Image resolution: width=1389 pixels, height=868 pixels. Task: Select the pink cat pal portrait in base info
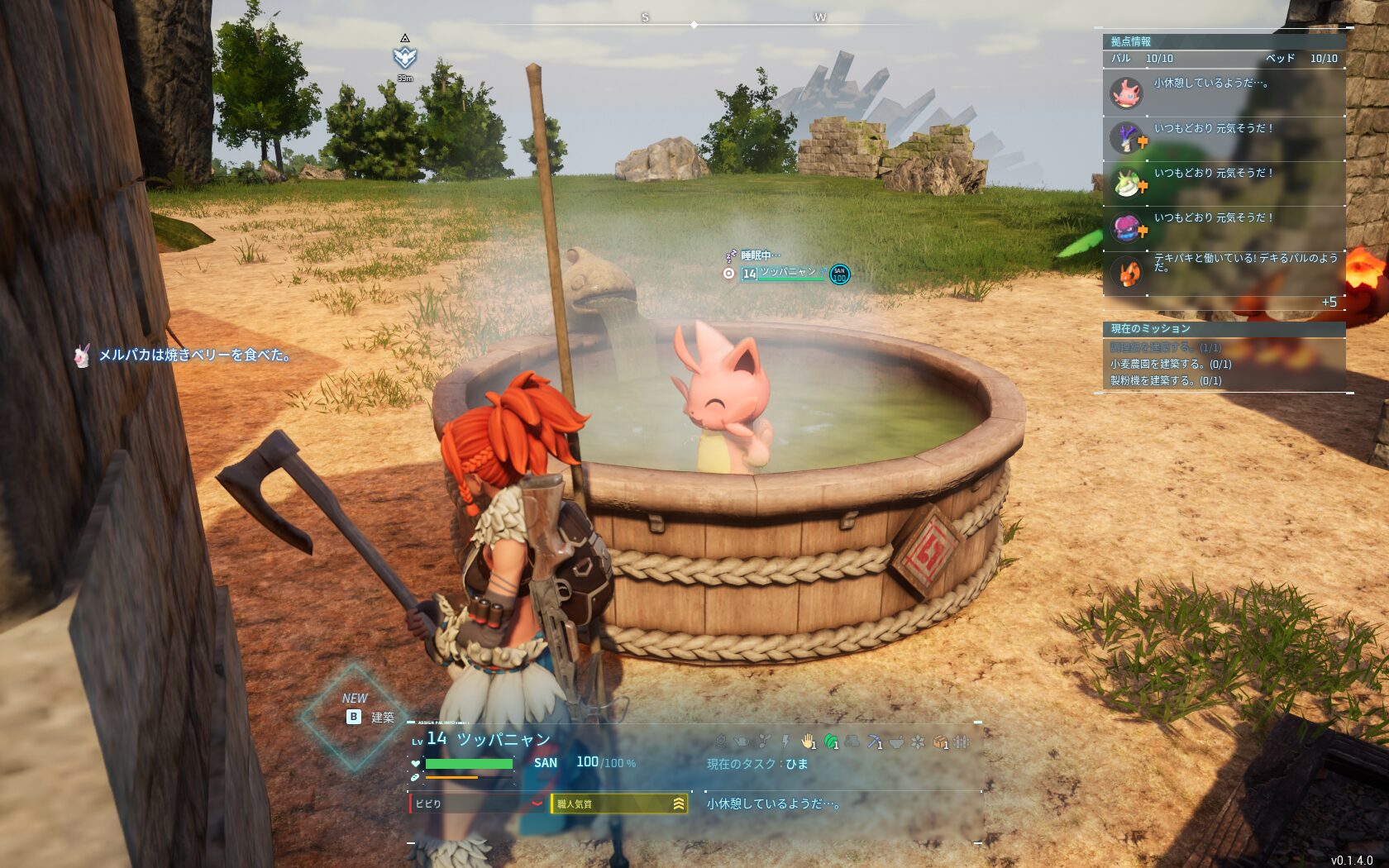[x=1126, y=93]
